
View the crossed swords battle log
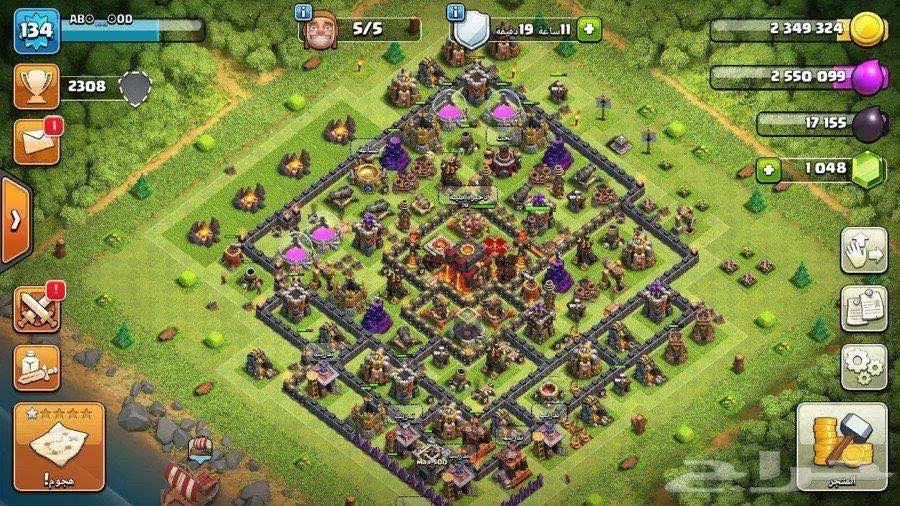(36, 307)
